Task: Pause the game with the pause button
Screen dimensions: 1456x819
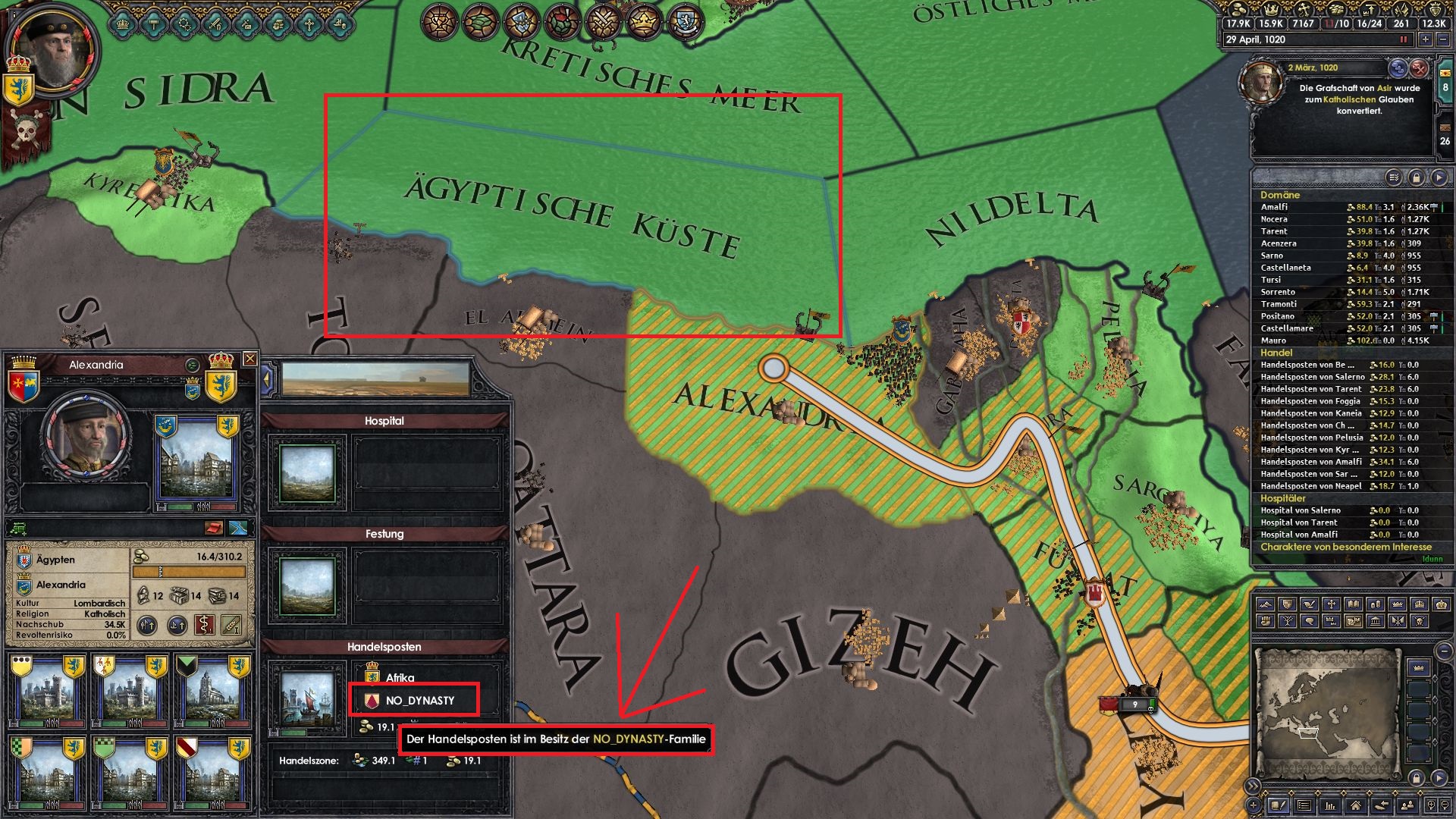Action: click(1403, 39)
